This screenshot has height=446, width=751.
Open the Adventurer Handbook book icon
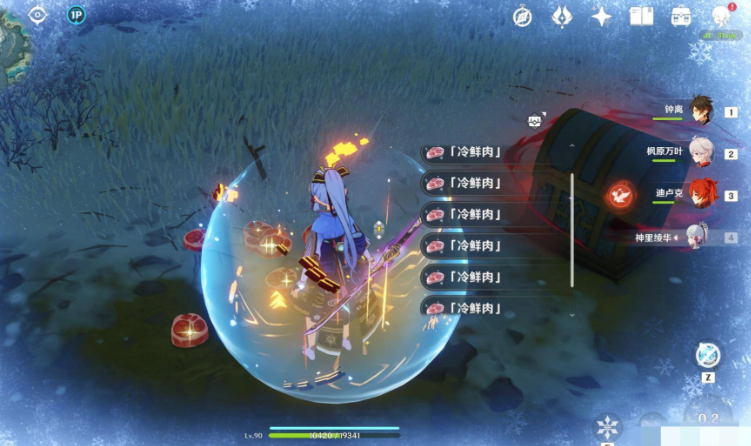click(641, 16)
